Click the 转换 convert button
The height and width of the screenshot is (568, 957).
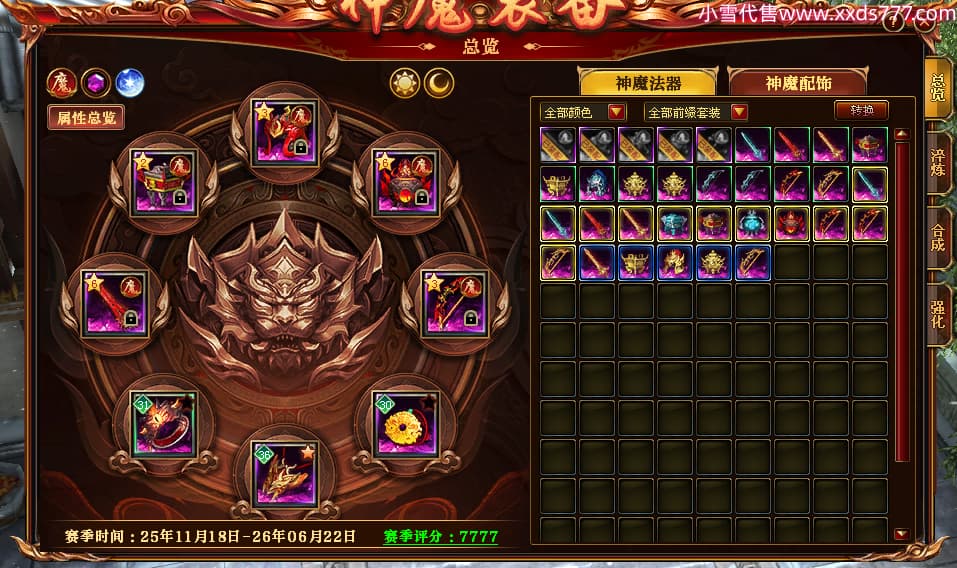[x=861, y=111]
